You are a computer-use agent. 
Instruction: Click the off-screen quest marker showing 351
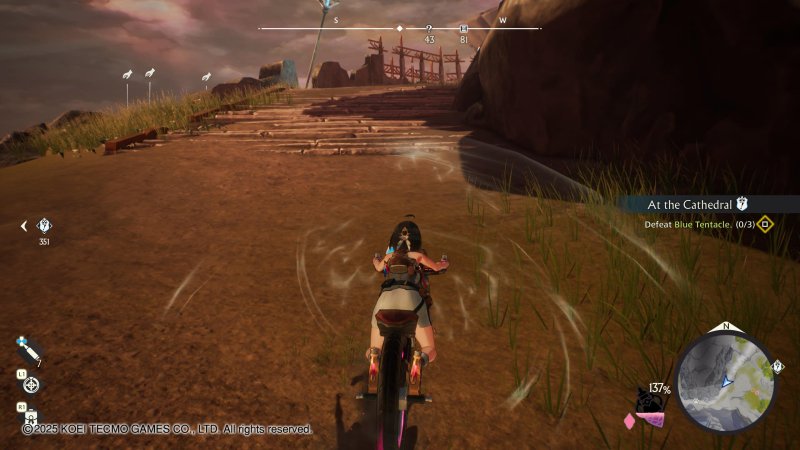[x=43, y=226]
